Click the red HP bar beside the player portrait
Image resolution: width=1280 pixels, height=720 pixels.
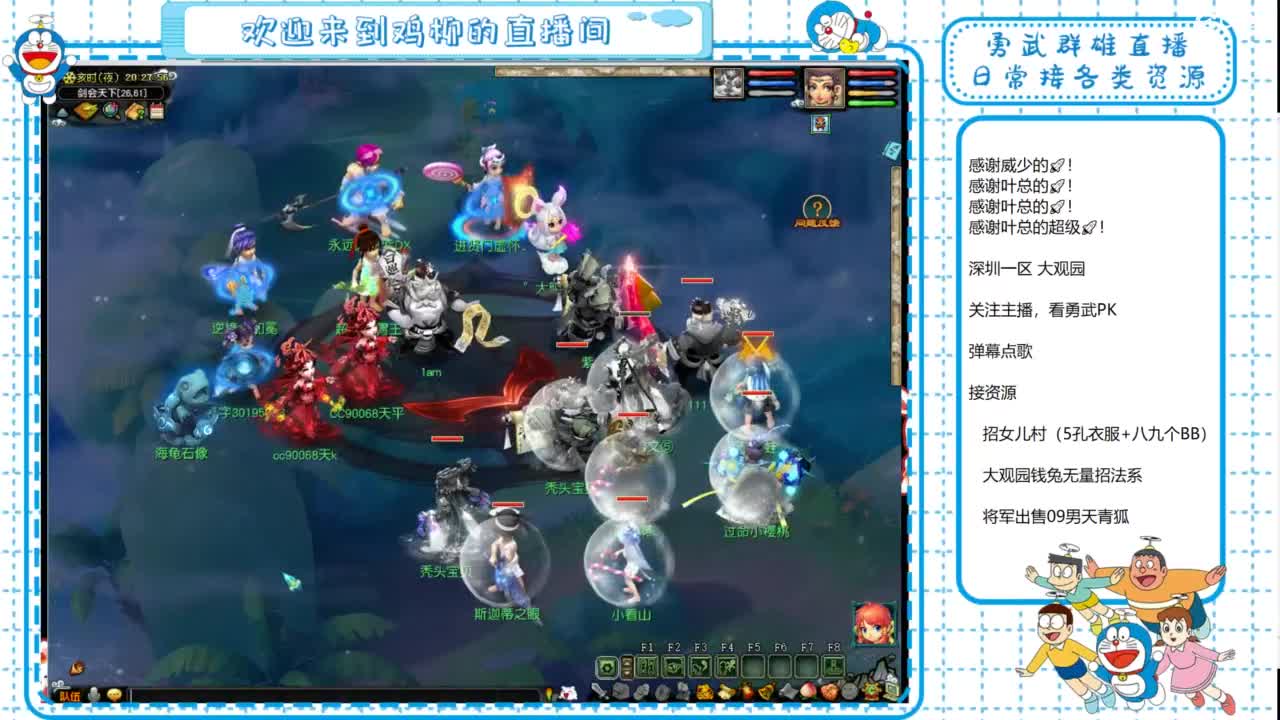(872, 73)
